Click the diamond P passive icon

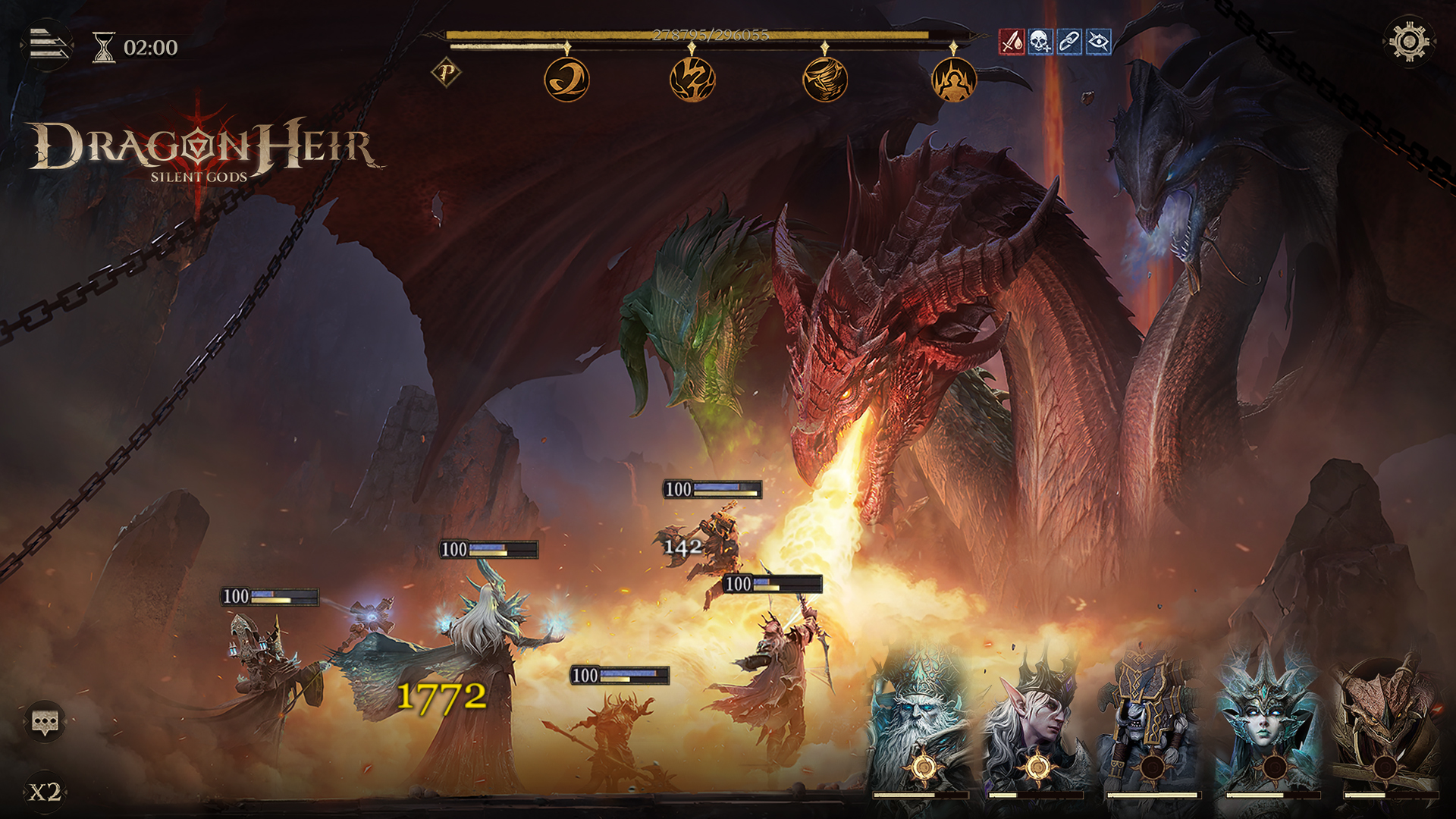[447, 74]
